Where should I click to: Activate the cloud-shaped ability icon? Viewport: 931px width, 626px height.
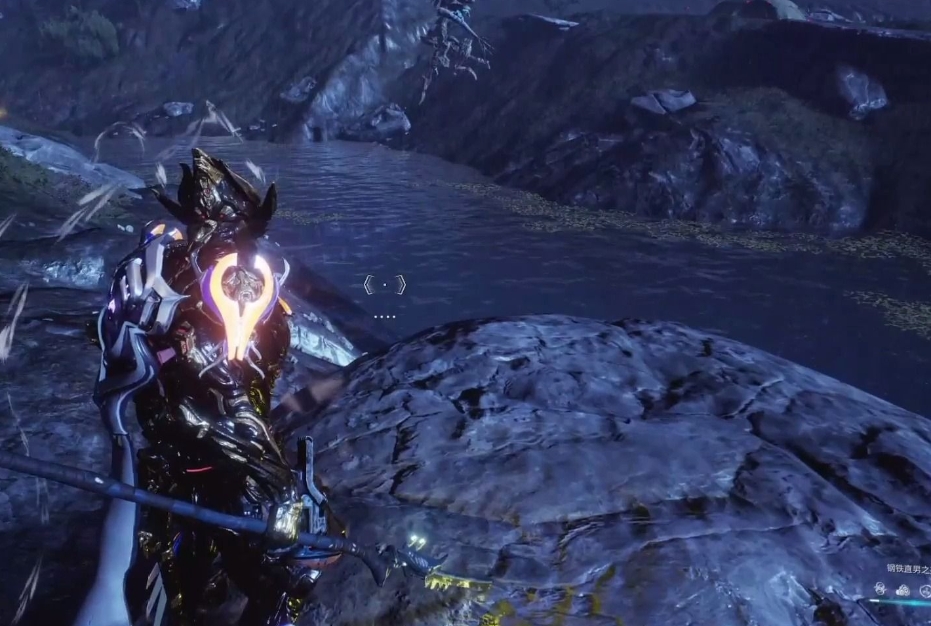pos(903,590)
